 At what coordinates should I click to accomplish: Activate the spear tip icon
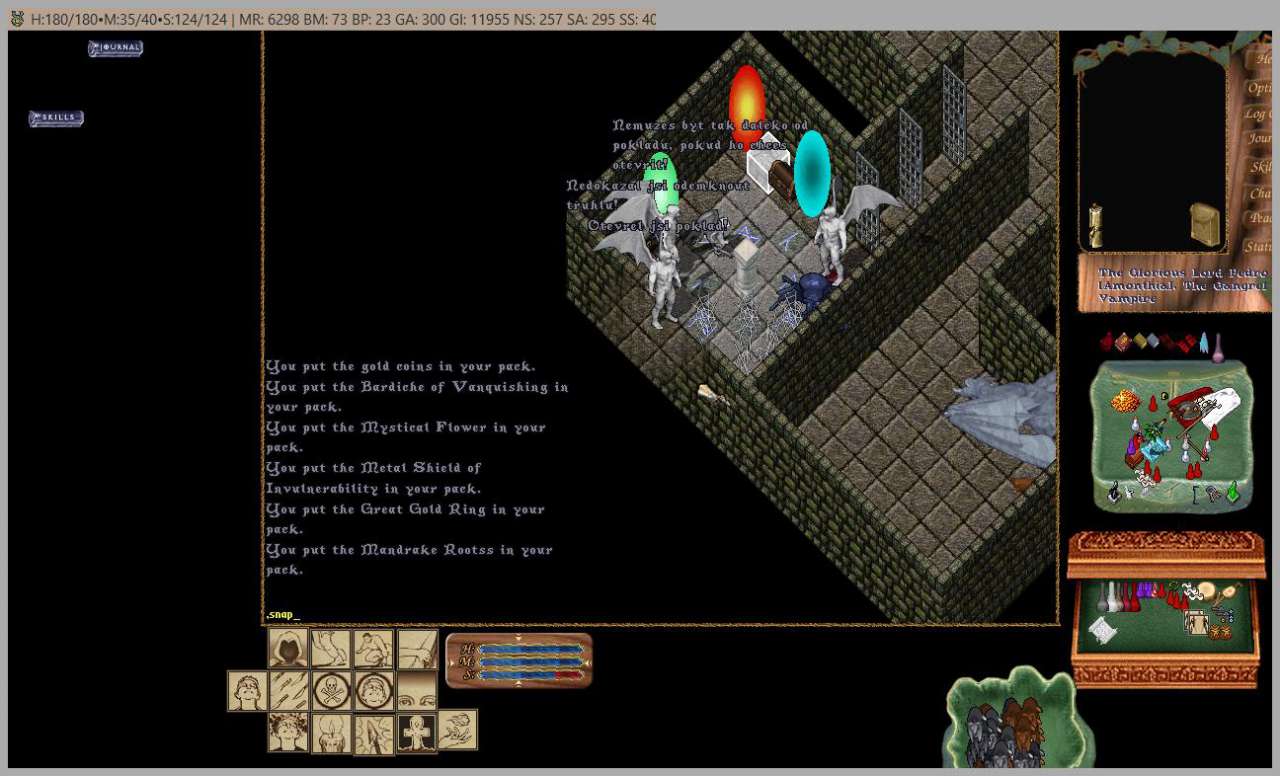pyautogui.click(x=374, y=732)
